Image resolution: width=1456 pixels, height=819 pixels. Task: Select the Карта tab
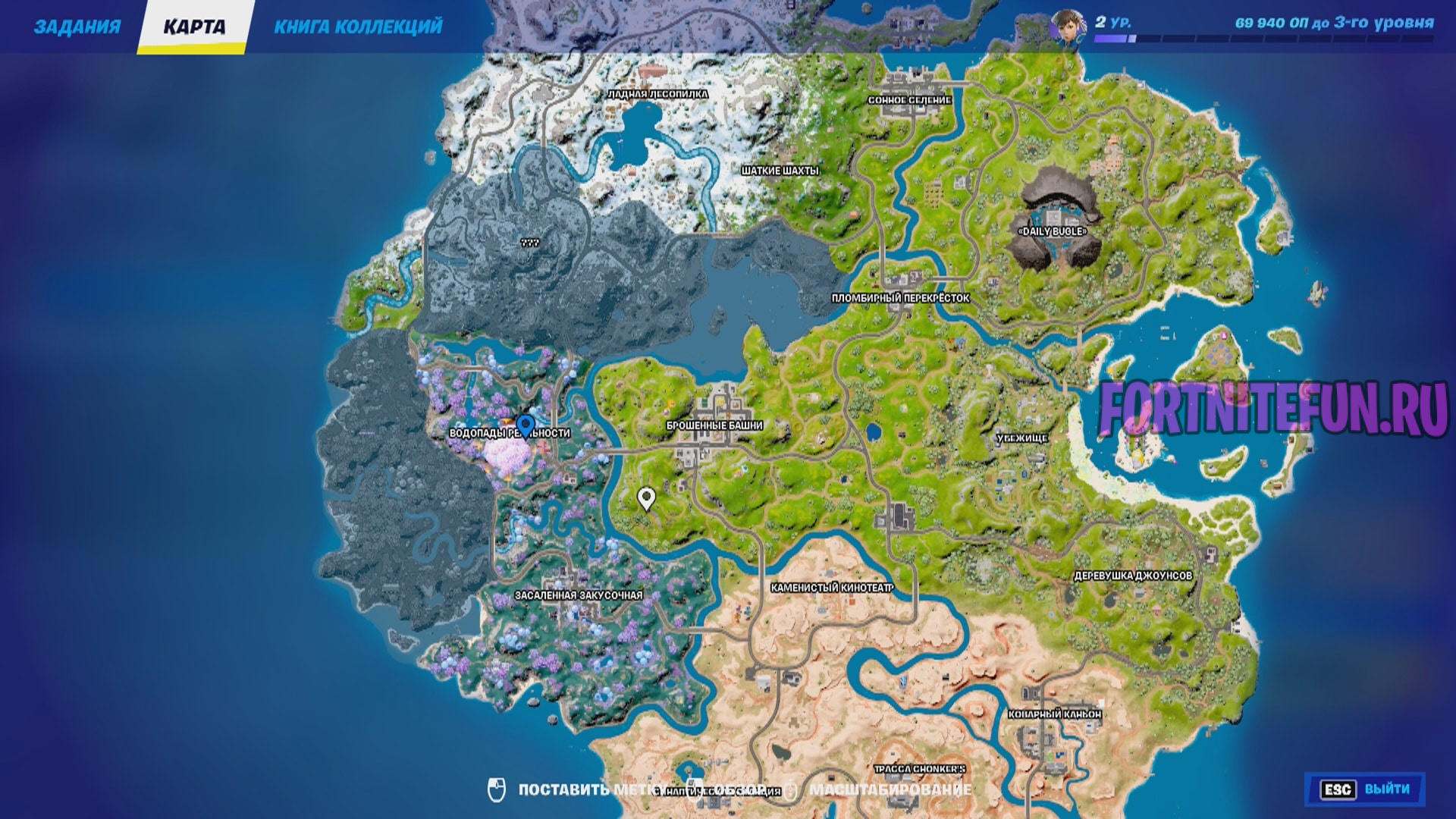194,27
